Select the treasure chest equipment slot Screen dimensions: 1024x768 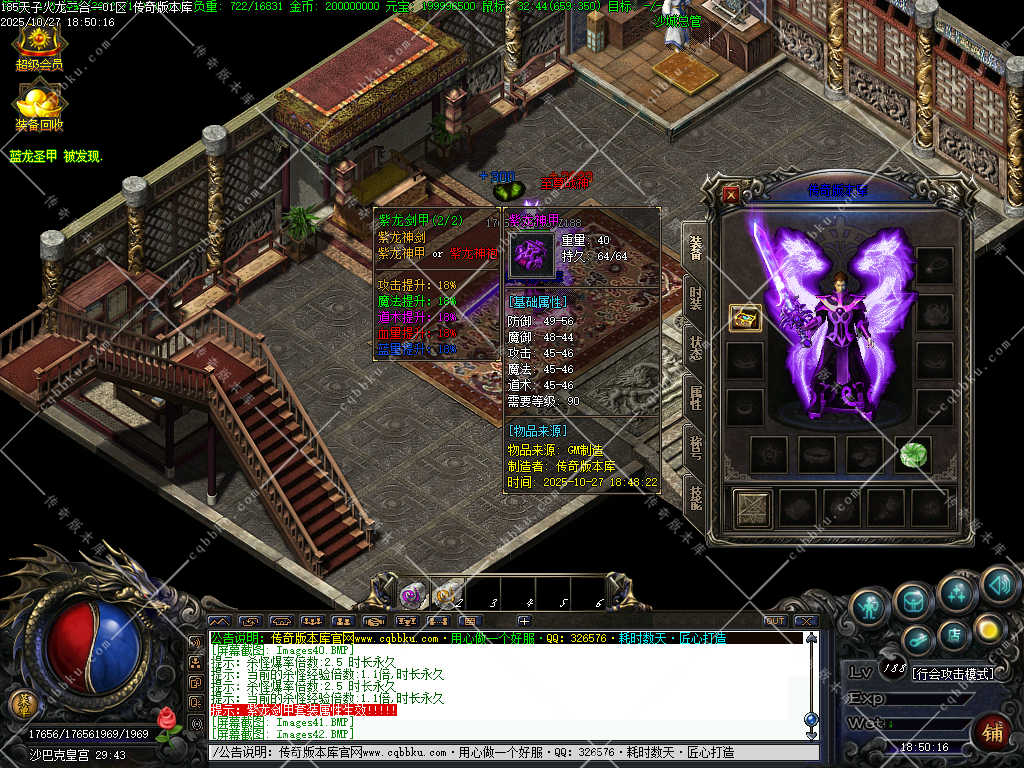(x=744, y=318)
